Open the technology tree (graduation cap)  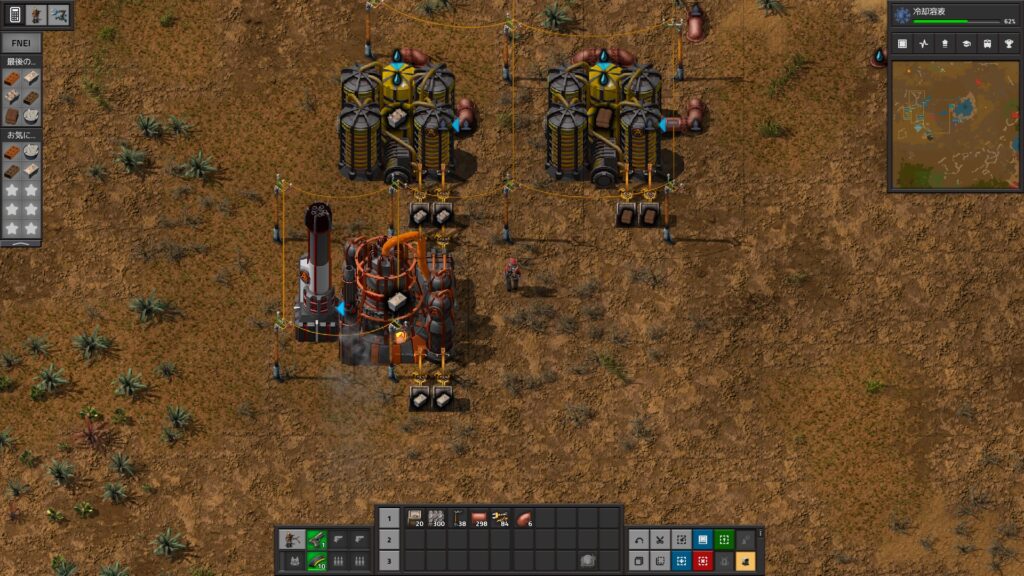coord(966,44)
